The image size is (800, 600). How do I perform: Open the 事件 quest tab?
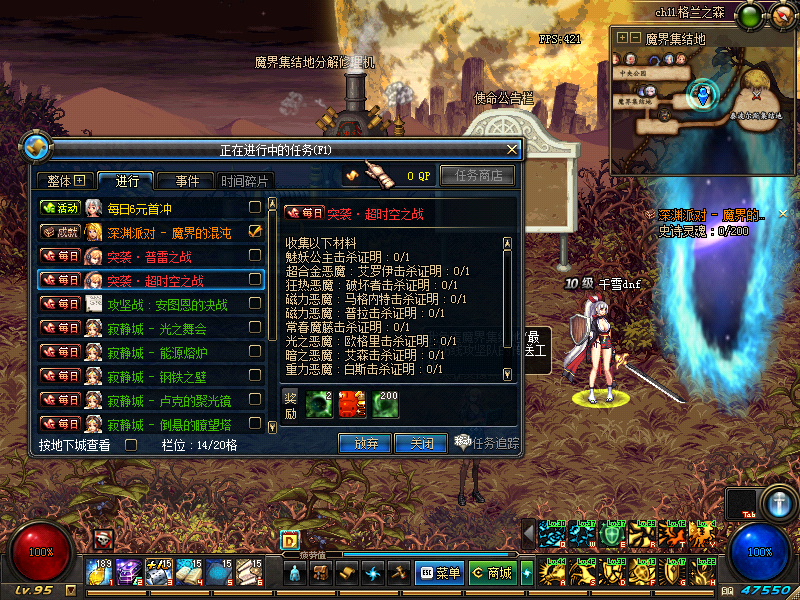tap(187, 181)
